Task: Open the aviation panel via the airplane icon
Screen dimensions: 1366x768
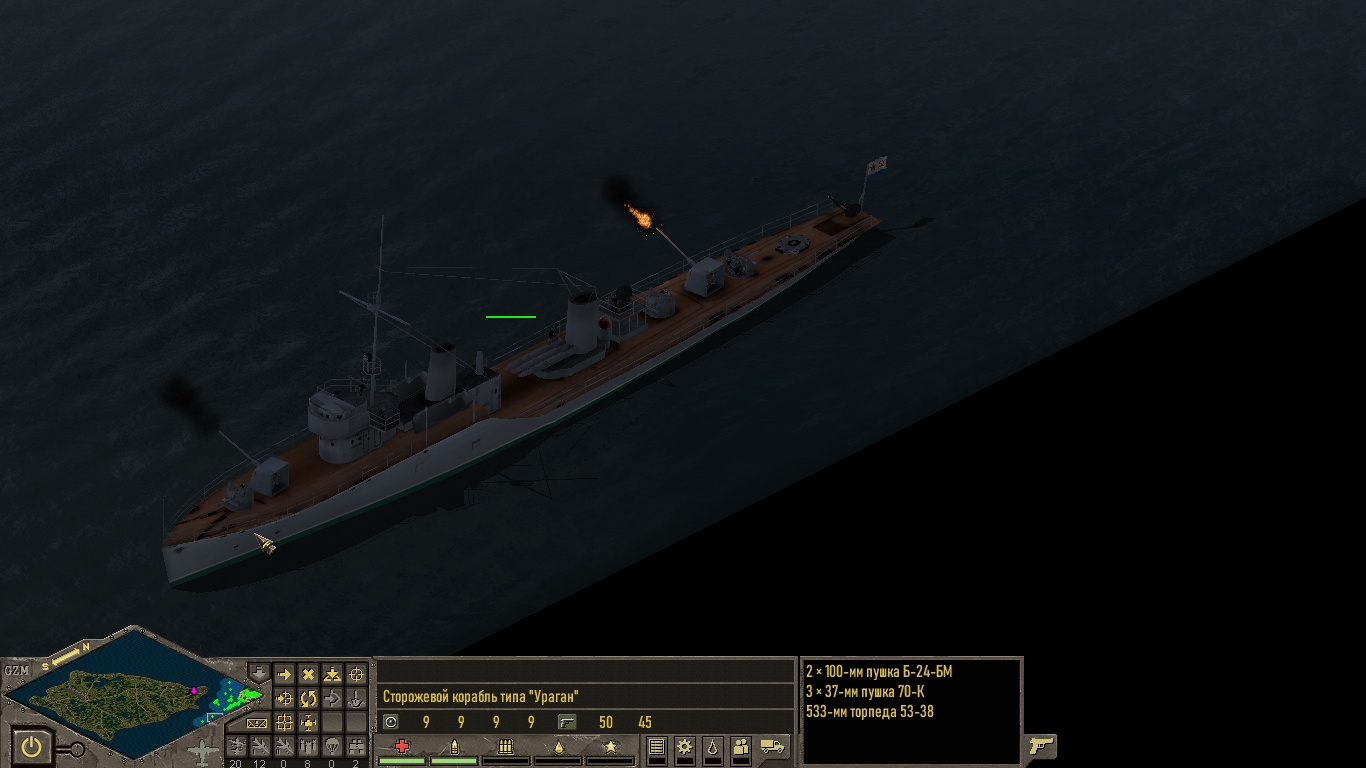Action: click(202, 752)
